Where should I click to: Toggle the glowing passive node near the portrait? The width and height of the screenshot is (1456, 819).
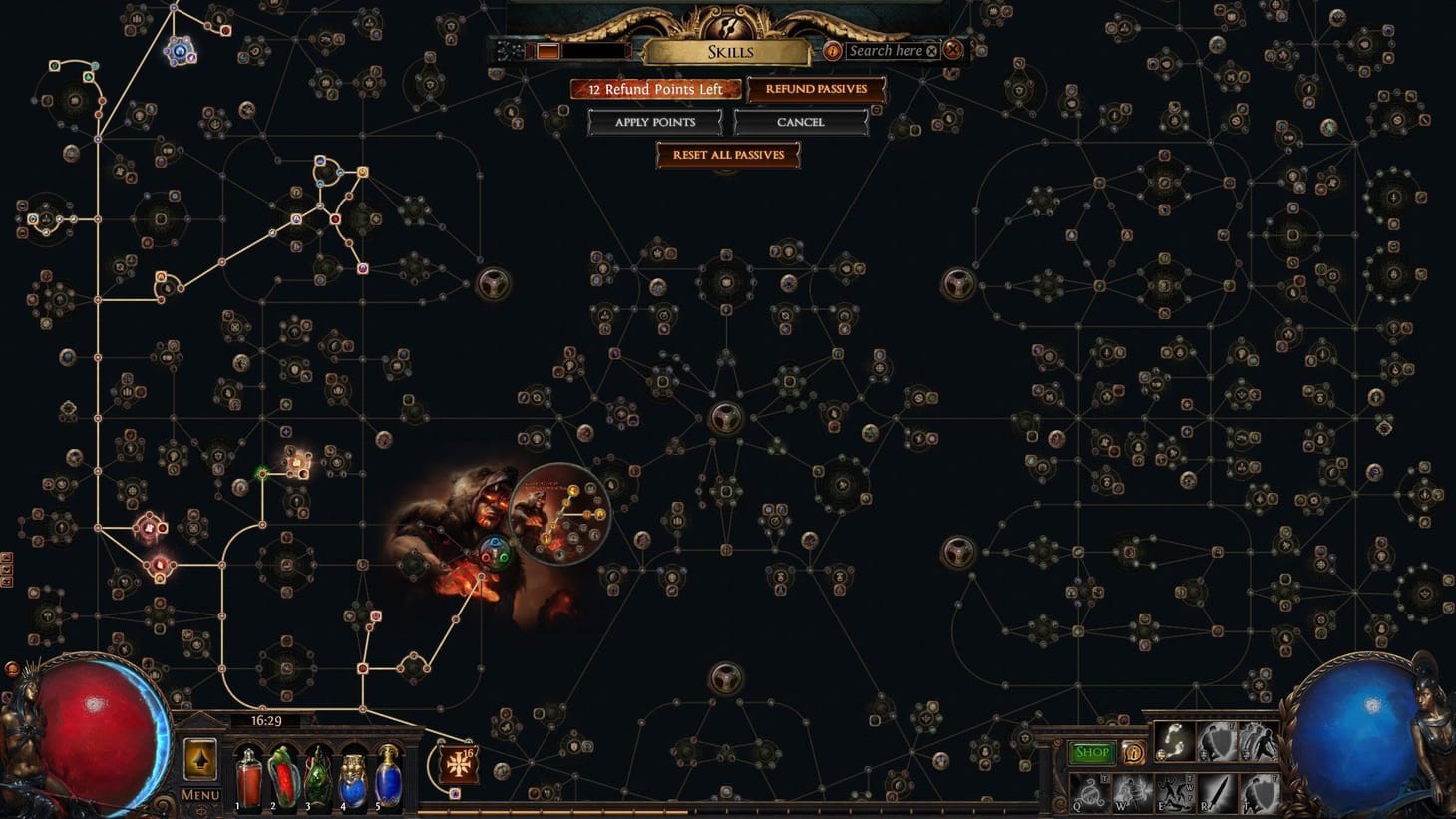[299, 464]
